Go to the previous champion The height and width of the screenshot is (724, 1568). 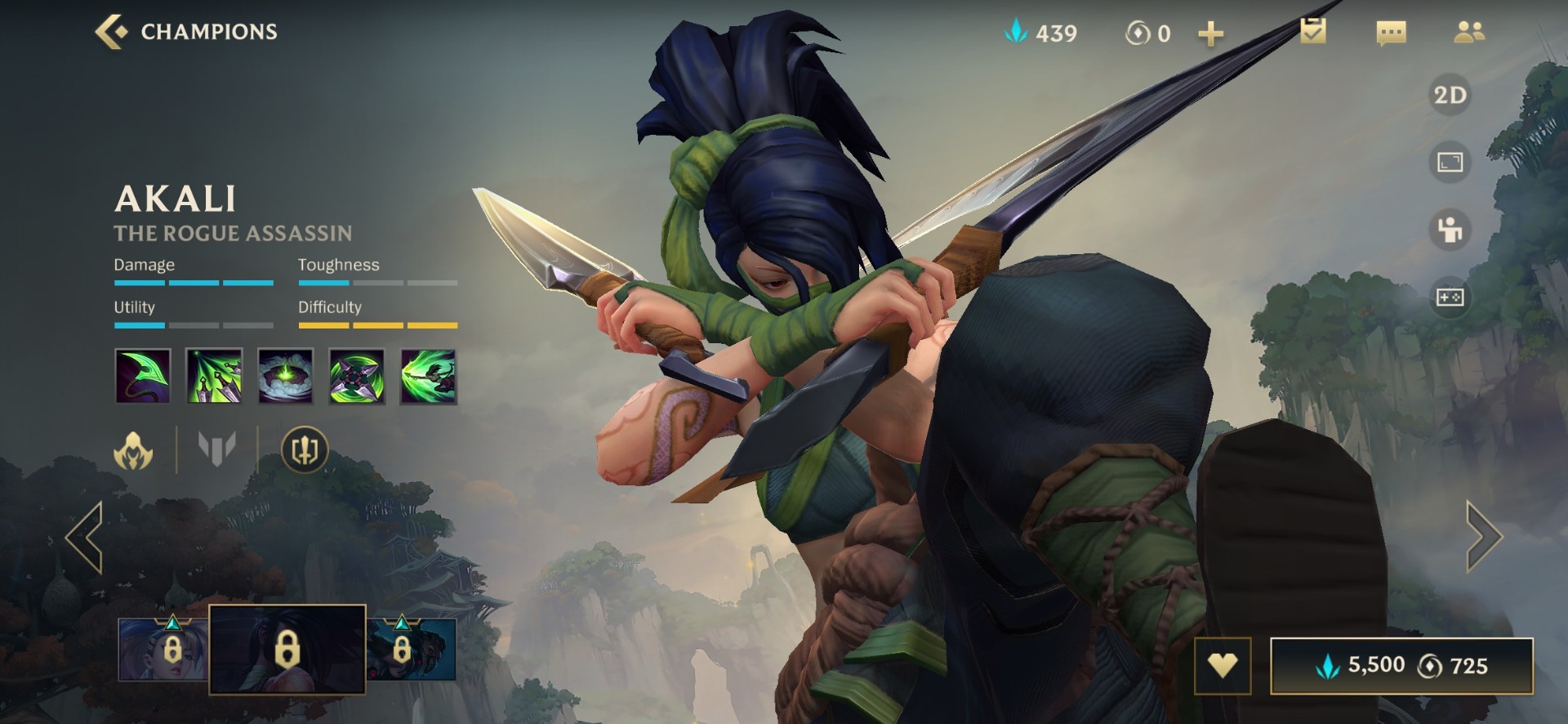[x=85, y=537]
